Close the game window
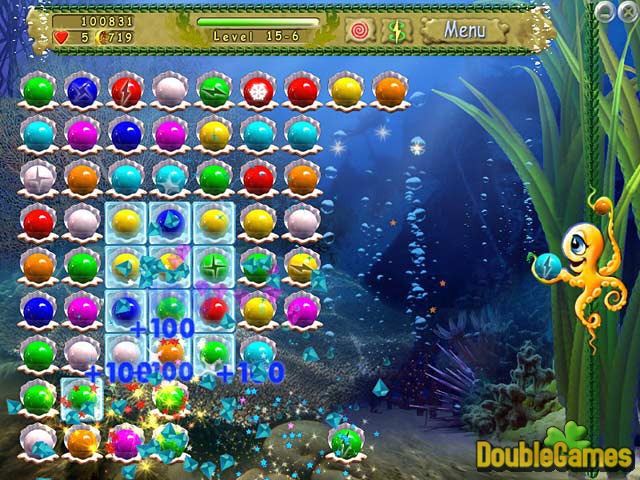 click(x=626, y=10)
